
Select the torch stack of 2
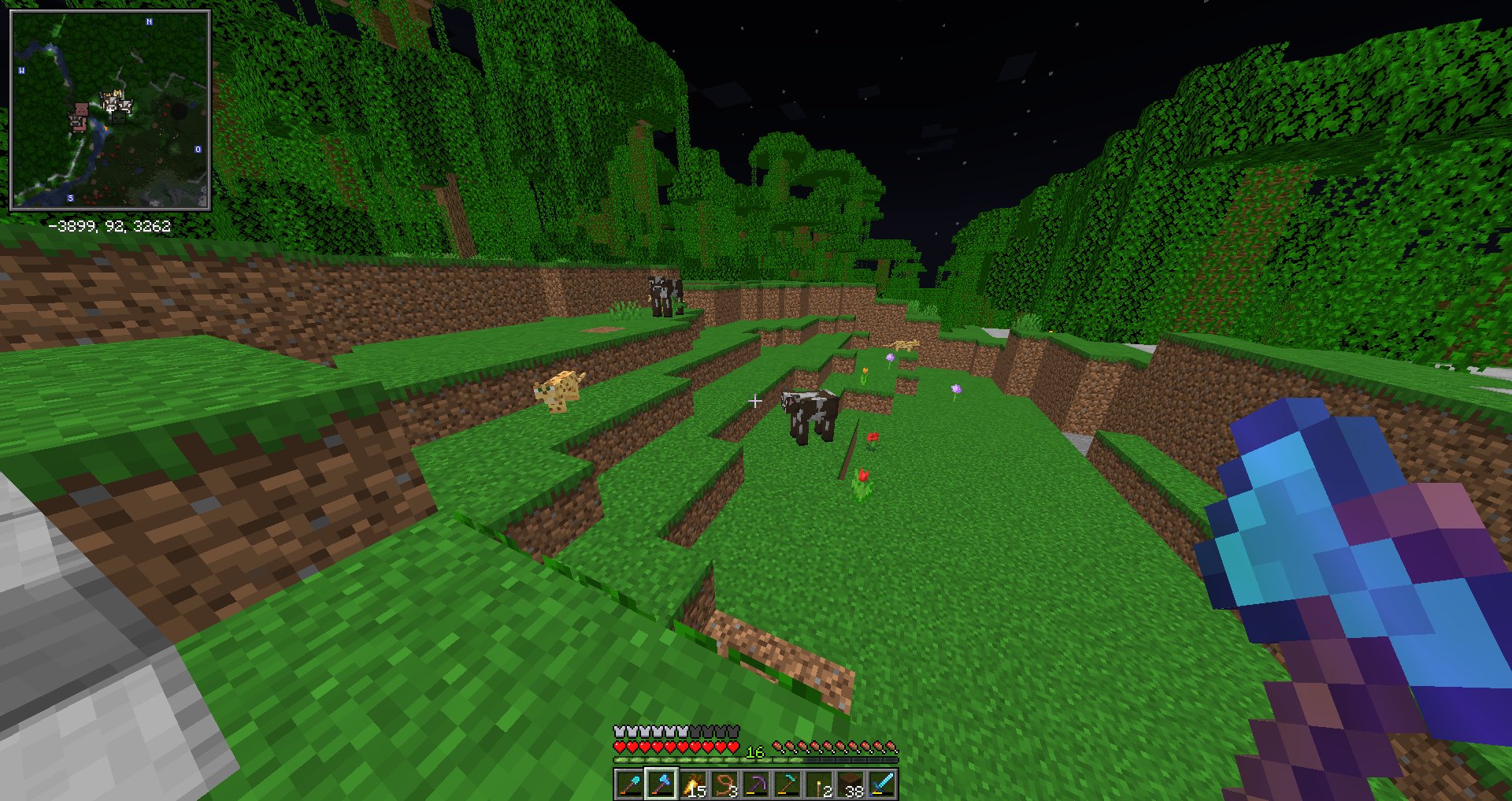(x=819, y=784)
